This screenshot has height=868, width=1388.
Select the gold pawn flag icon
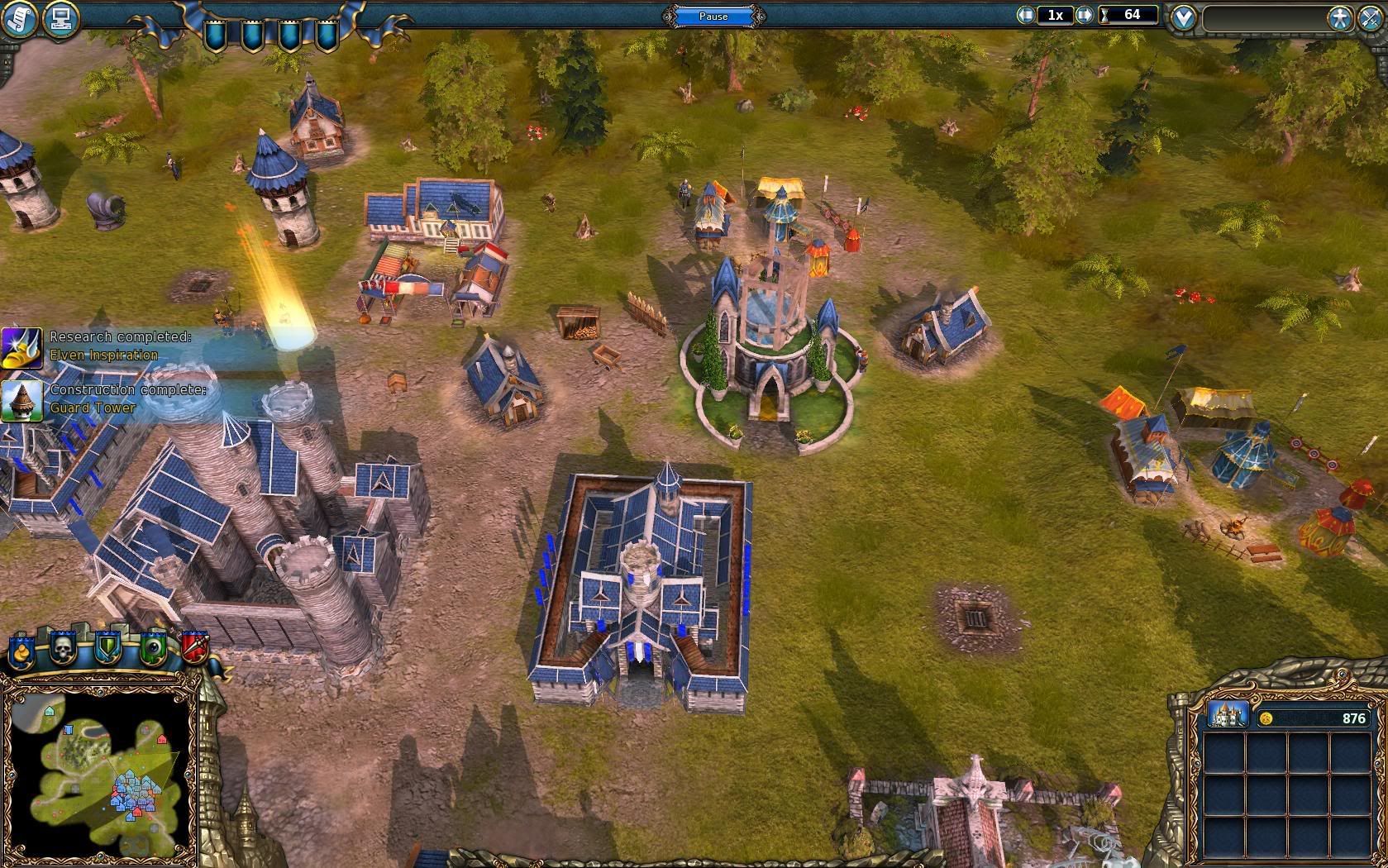pyautogui.click(x=21, y=651)
